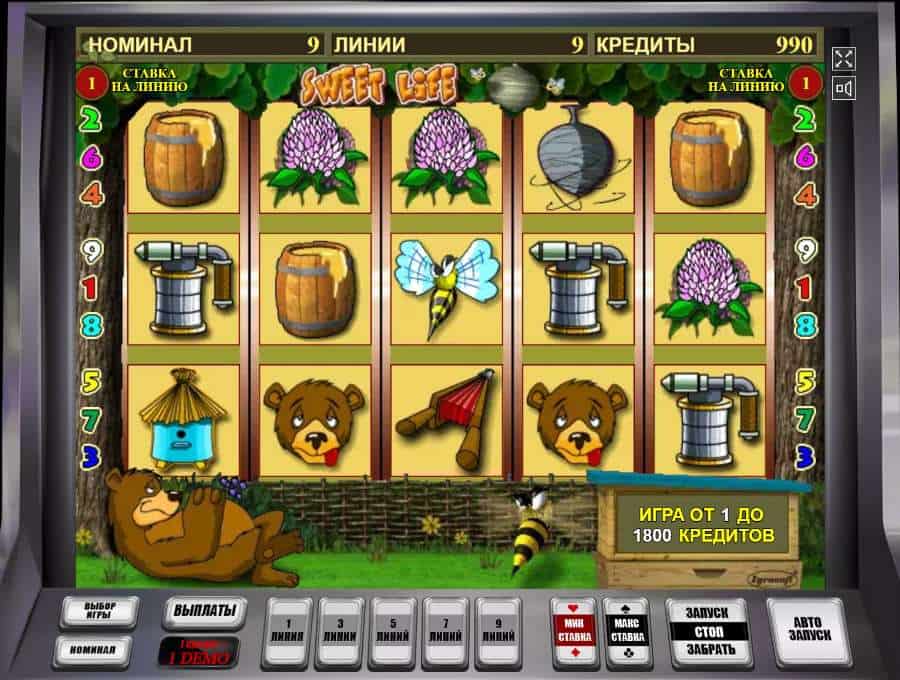Select the 7 ЛИНИЙ button

click(446, 631)
